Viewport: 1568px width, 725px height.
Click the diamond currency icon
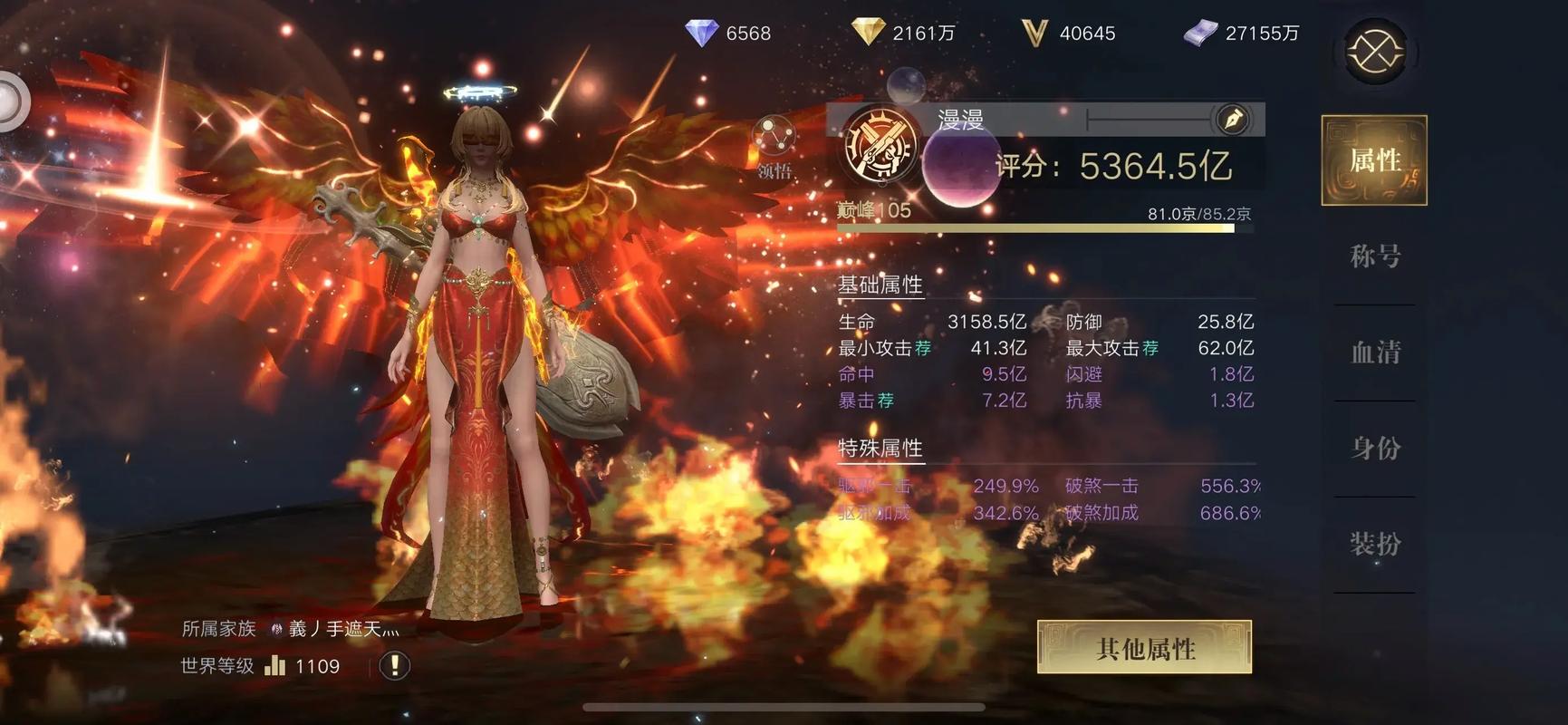click(704, 33)
